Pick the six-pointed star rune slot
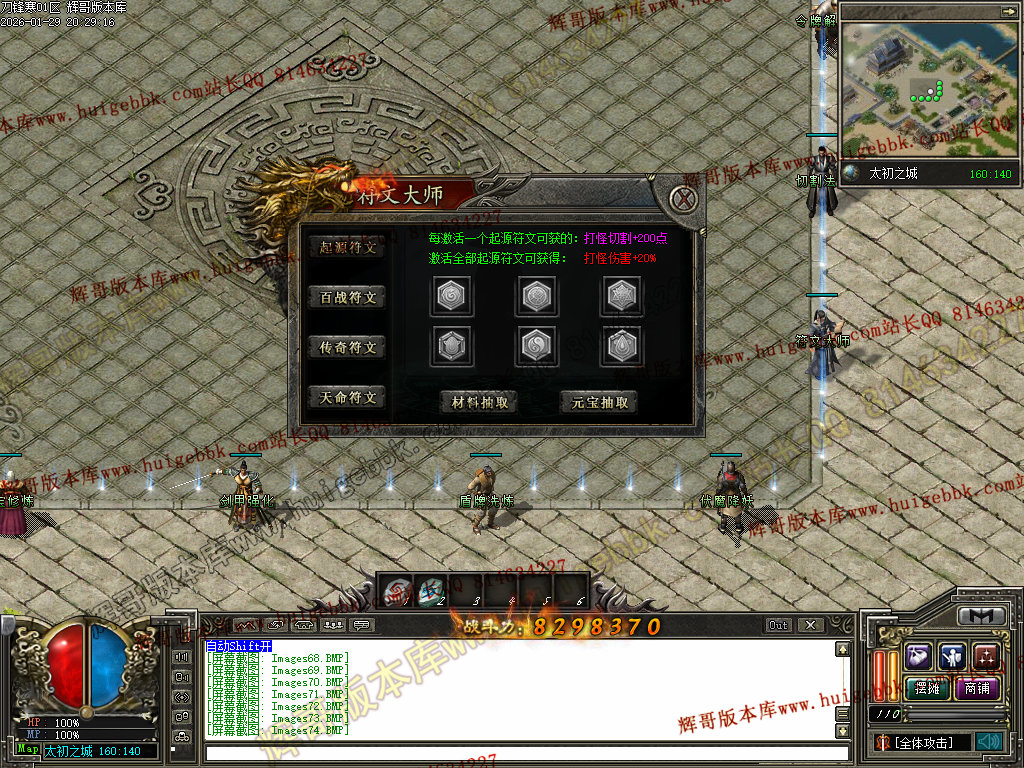The height and width of the screenshot is (768, 1024). (x=621, y=296)
